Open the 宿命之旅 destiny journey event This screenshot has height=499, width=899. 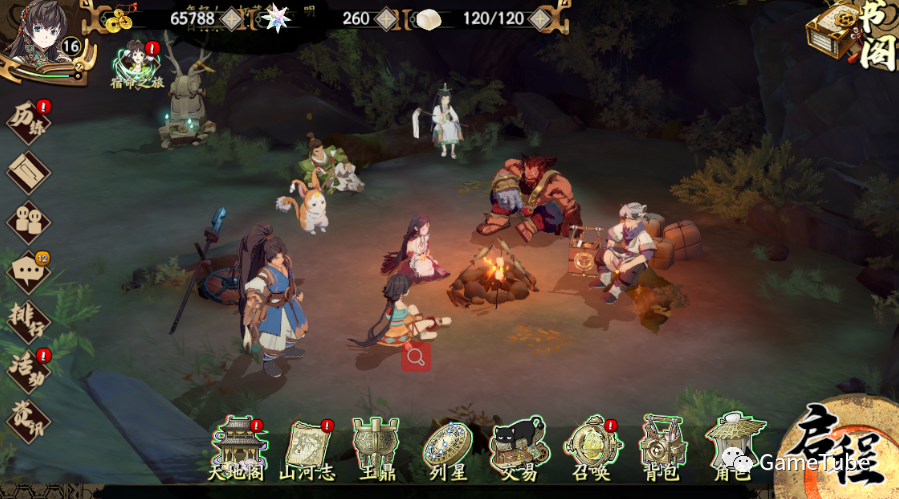[x=136, y=64]
